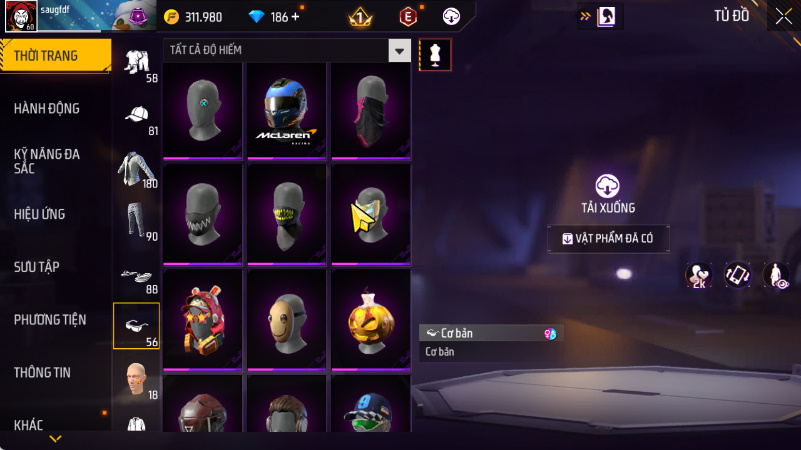Choose the McLaren racing helmet item

[289, 110]
